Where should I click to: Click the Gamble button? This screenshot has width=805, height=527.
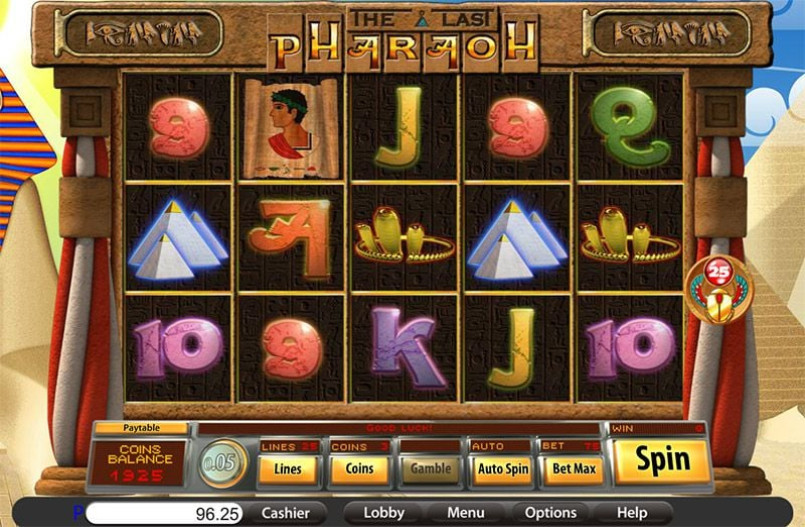pyautogui.click(x=431, y=468)
